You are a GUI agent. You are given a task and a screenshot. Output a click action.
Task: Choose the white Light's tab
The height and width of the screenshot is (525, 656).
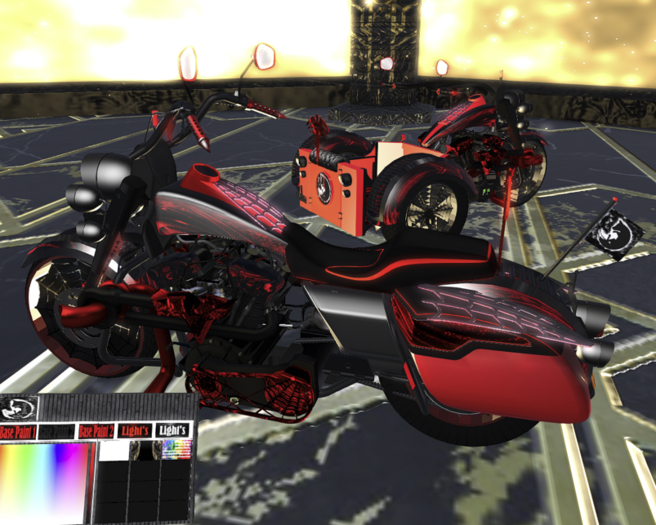point(174,431)
